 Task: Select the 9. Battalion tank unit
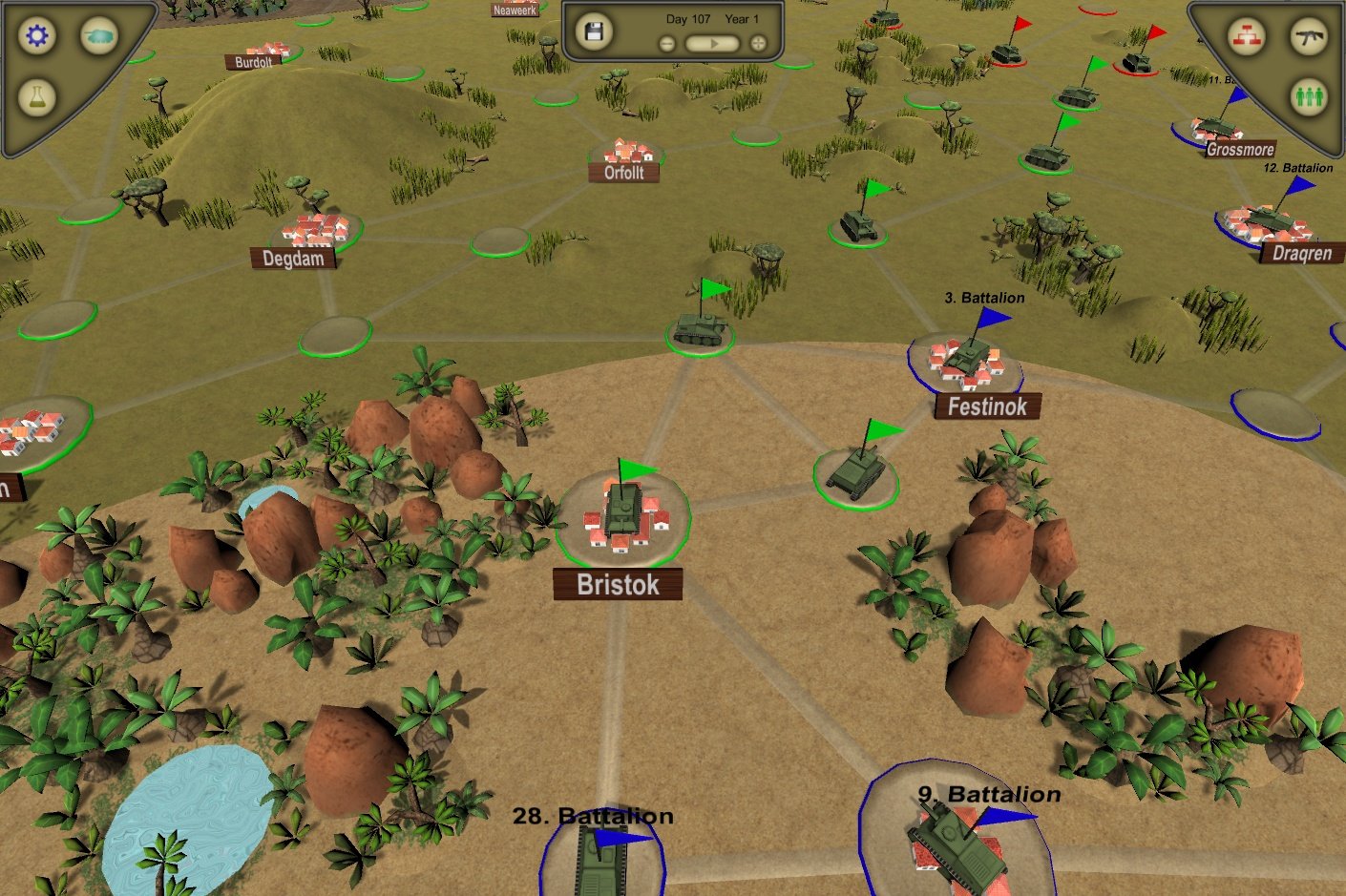coord(955,844)
